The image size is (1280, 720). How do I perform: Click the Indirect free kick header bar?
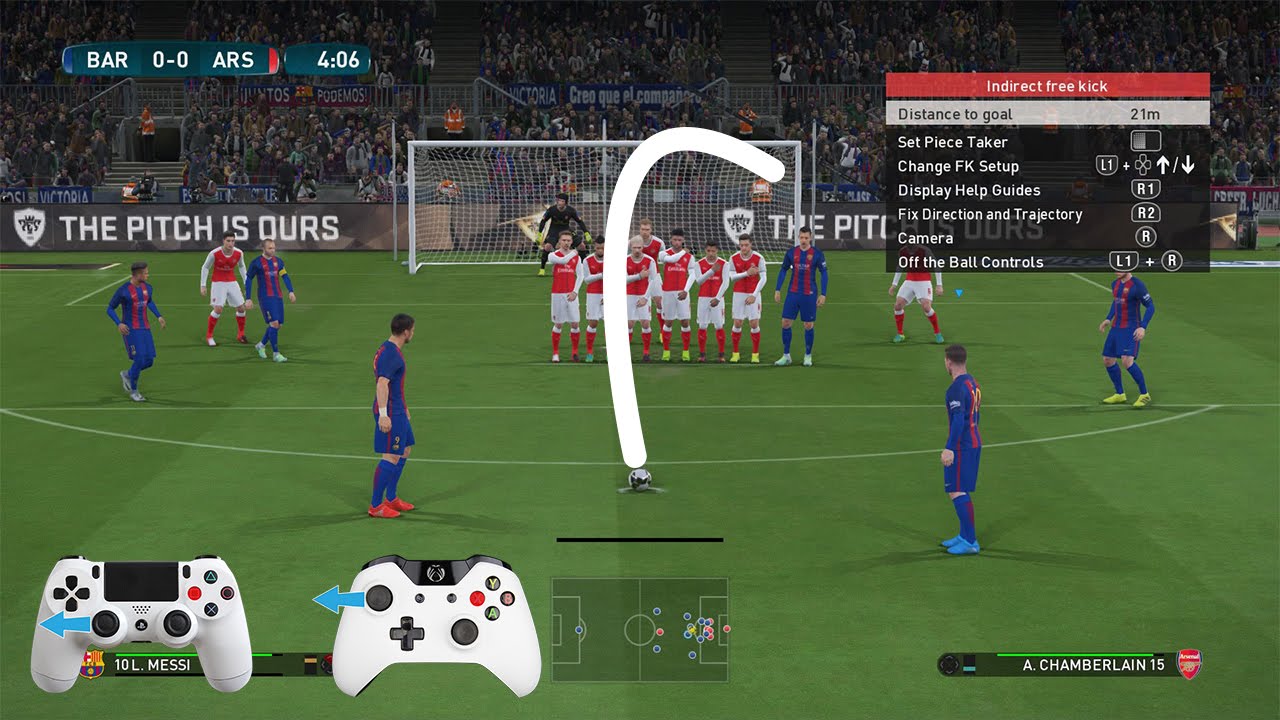click(1046, 86)
